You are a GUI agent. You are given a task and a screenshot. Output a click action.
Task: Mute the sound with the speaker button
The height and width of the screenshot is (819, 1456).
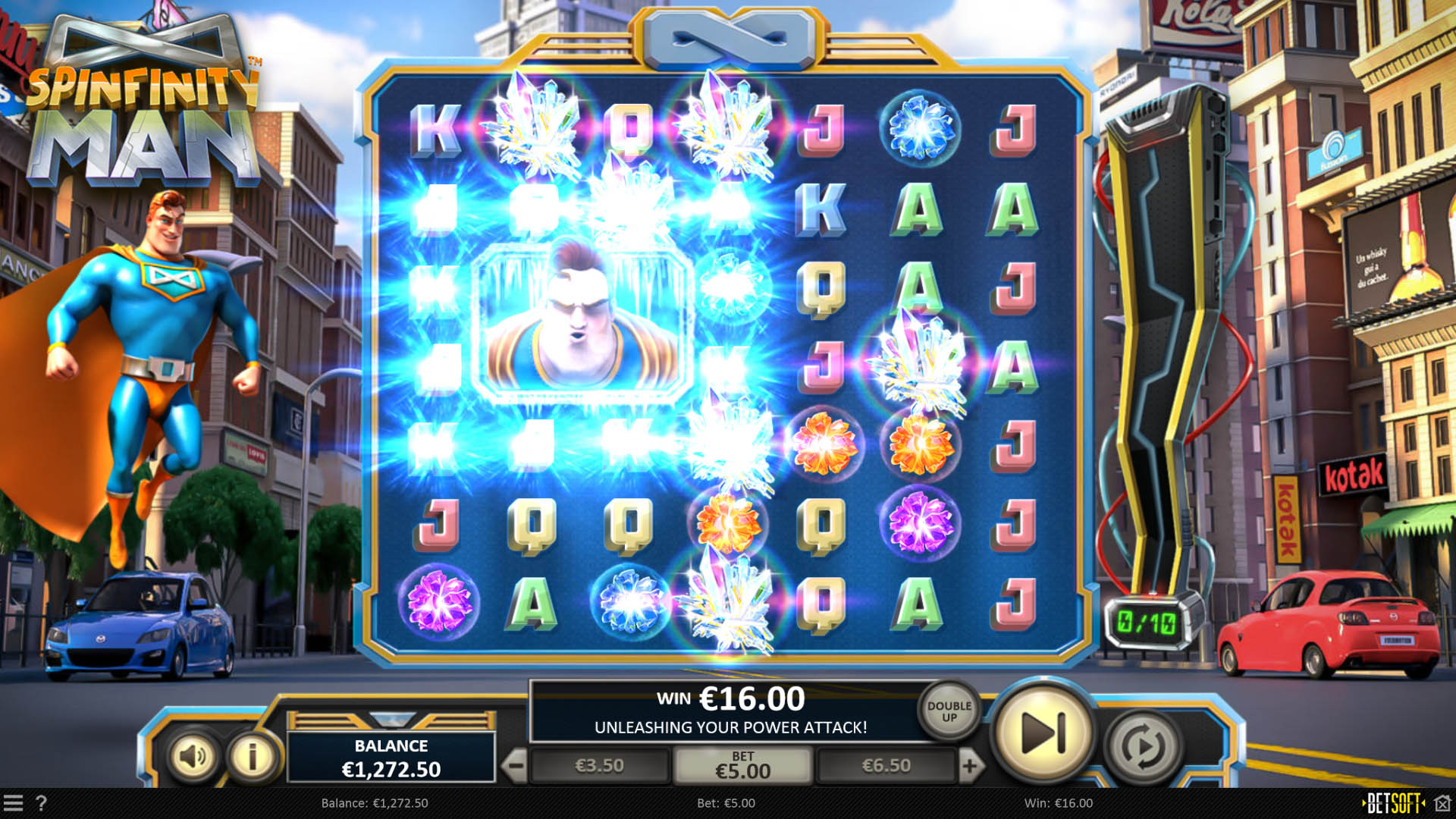point(192,755)
